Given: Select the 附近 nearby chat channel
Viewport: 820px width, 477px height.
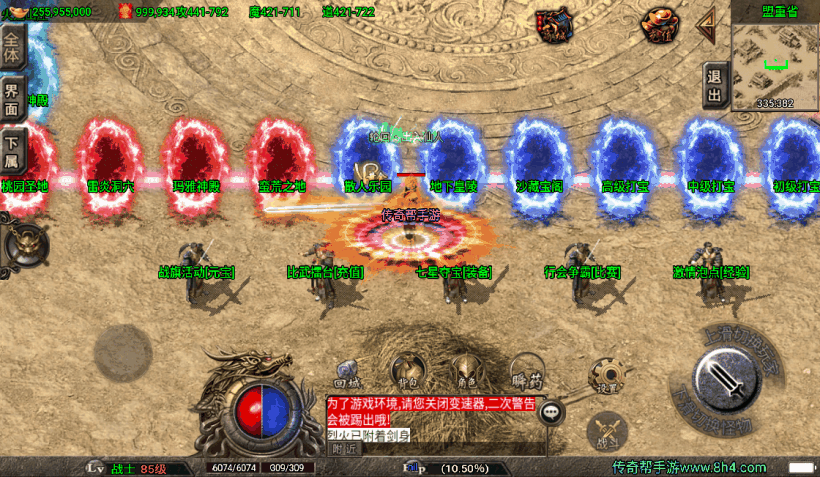Looking at the screenshot, I should 344,449.
